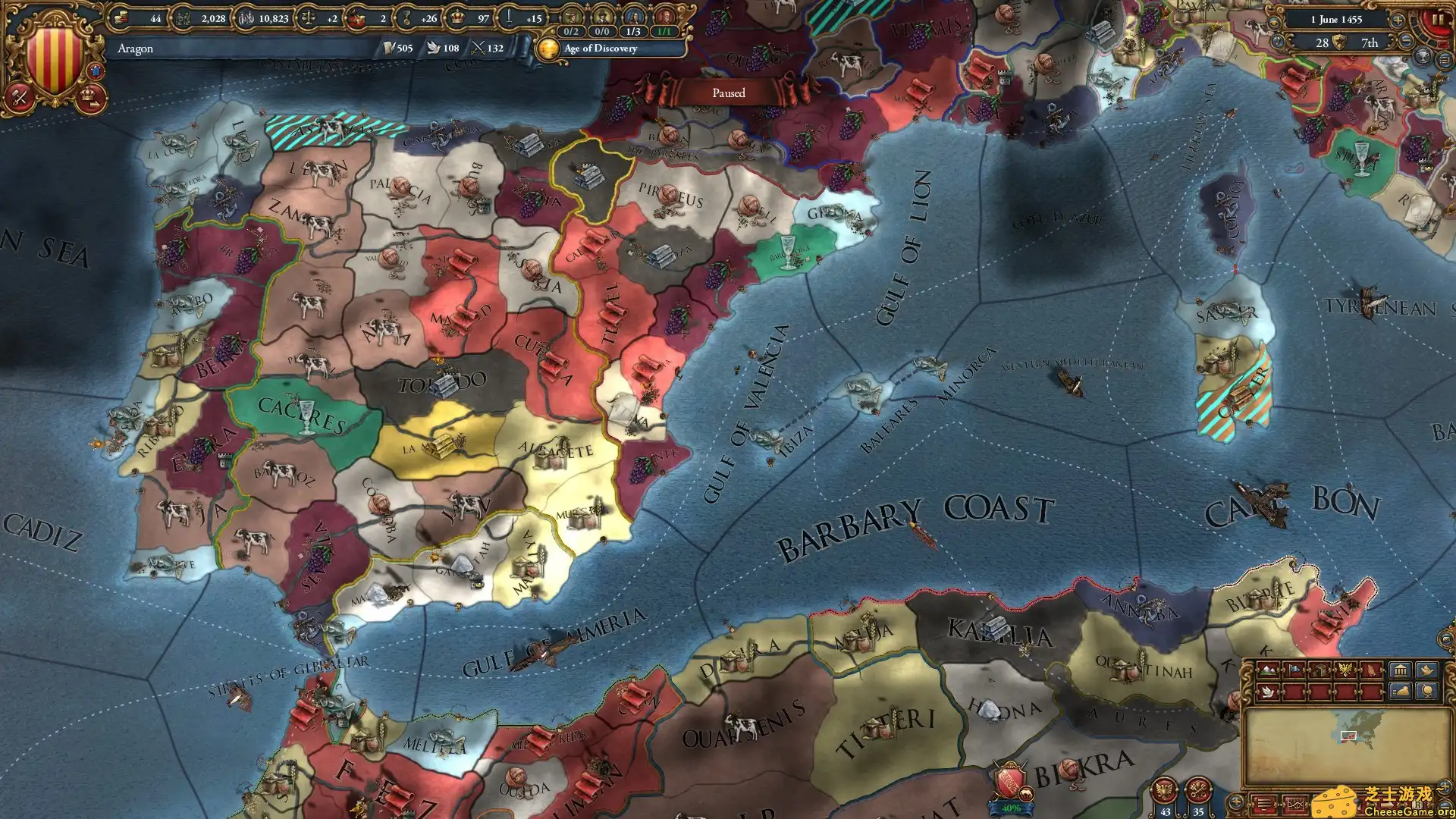Click the power projection sword icon
The width and height of the screenshot is (1456, 819).
pos(508,18)
